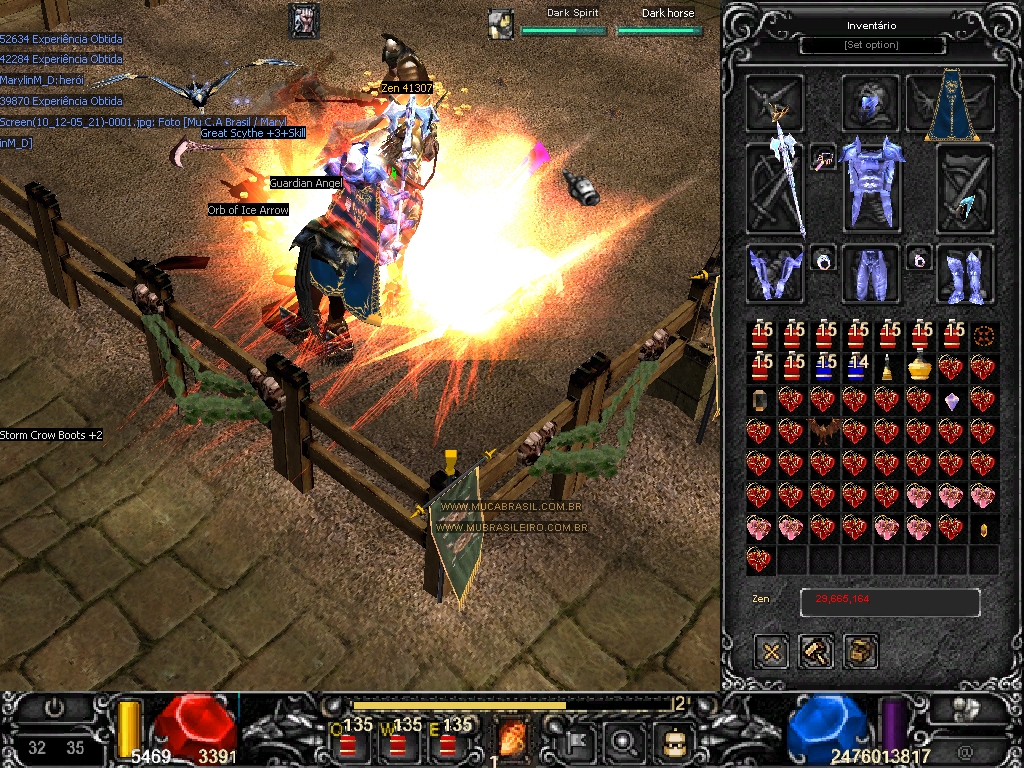Select the purple jewel in inventory
This screenshot has width=1024, height=768.
click(951, 401)
